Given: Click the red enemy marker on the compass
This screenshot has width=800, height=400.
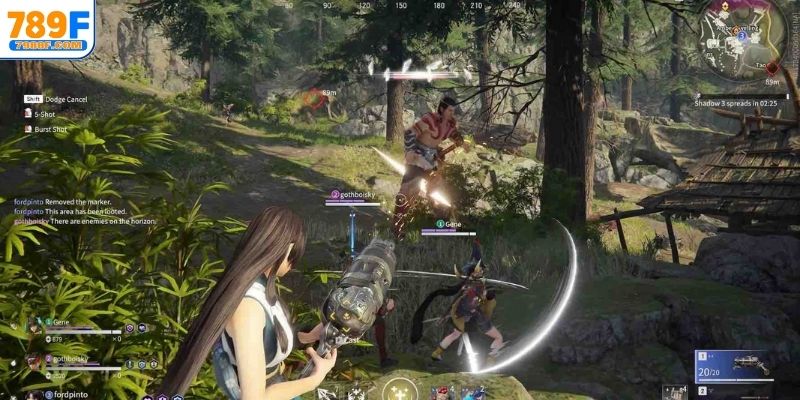Looking at the screenshot, I should tap(313, 97).
